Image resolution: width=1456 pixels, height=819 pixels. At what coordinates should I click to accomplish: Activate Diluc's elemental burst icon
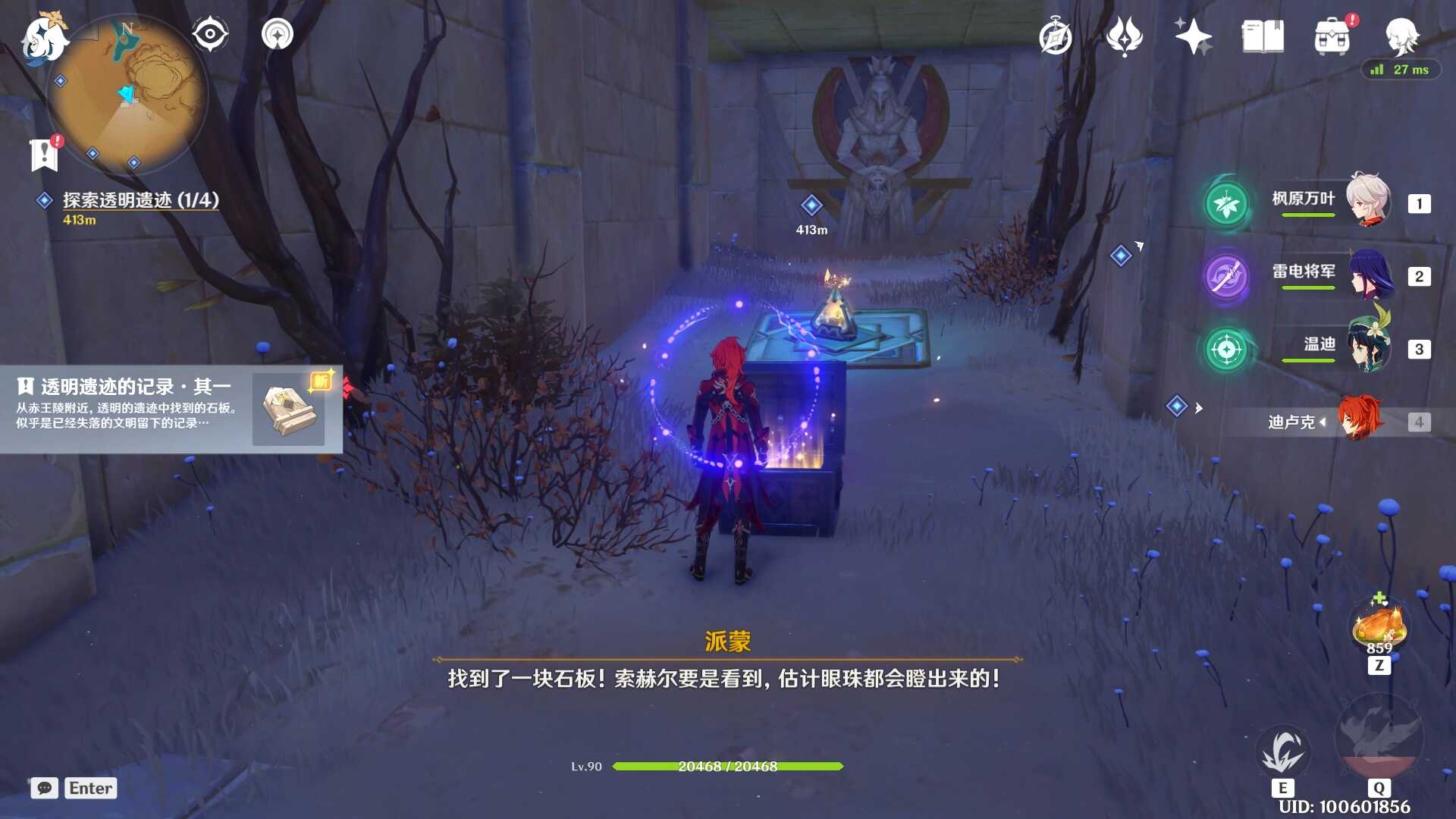click(1379, 737)
